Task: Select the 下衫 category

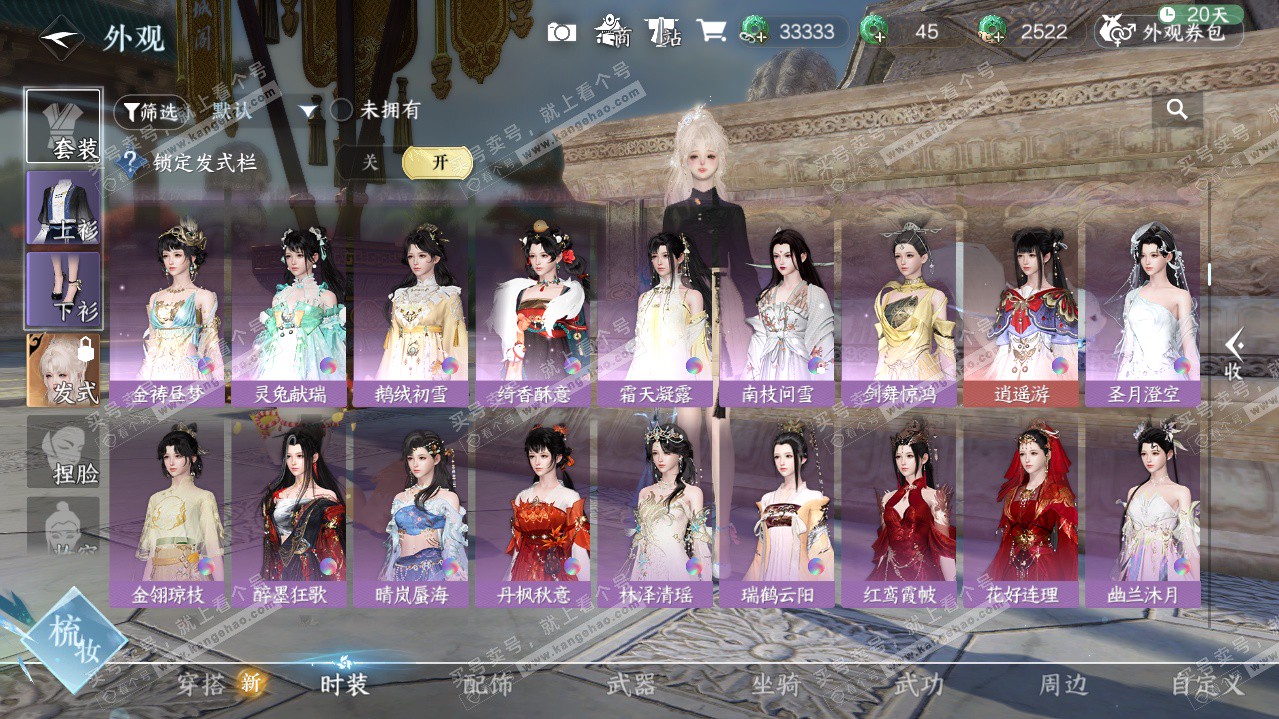Action: click(64, 289)
